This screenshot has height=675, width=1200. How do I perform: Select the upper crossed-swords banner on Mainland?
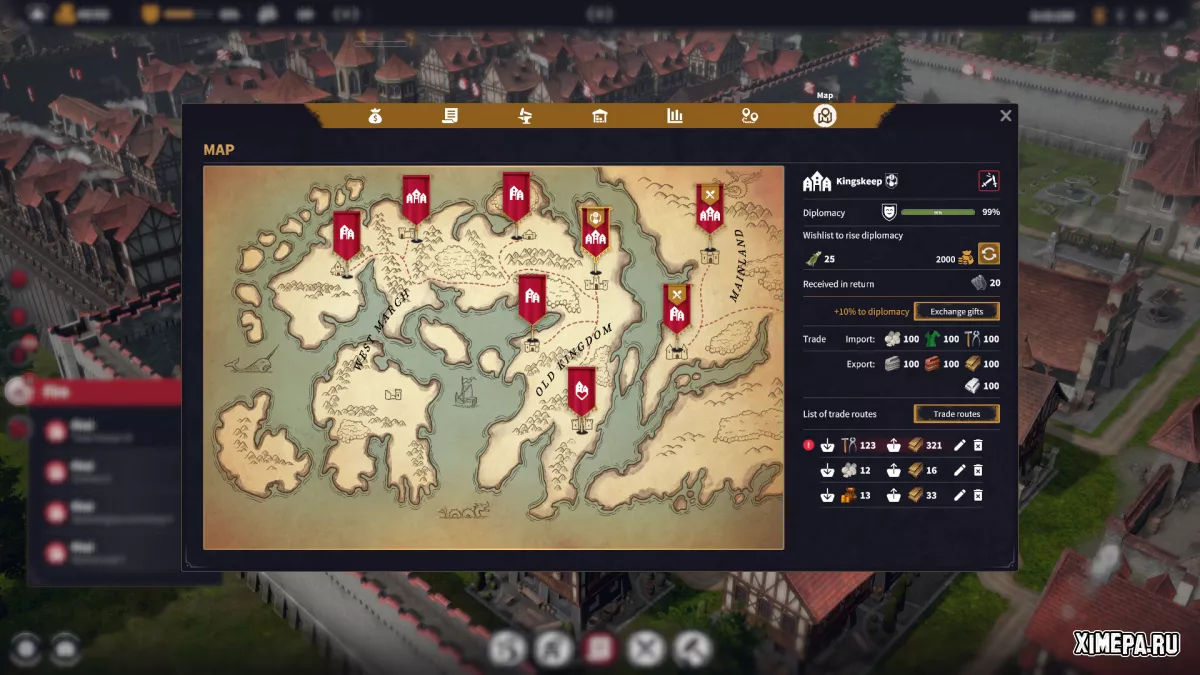pyautogui.click(x=709, y=207)
